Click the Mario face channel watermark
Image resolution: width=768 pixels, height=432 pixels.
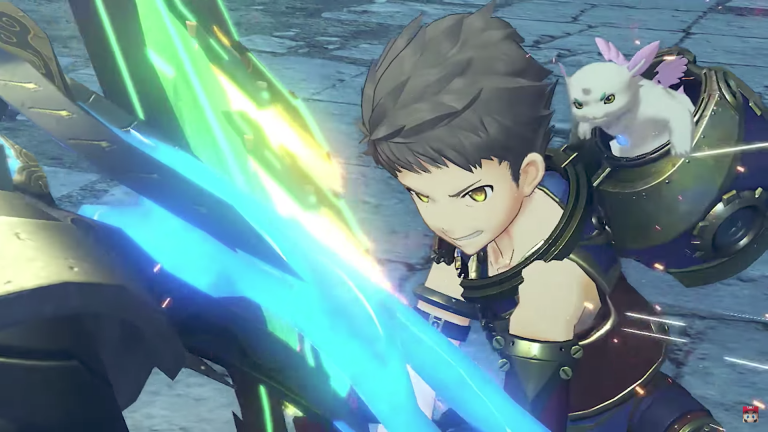click(750, 414)
